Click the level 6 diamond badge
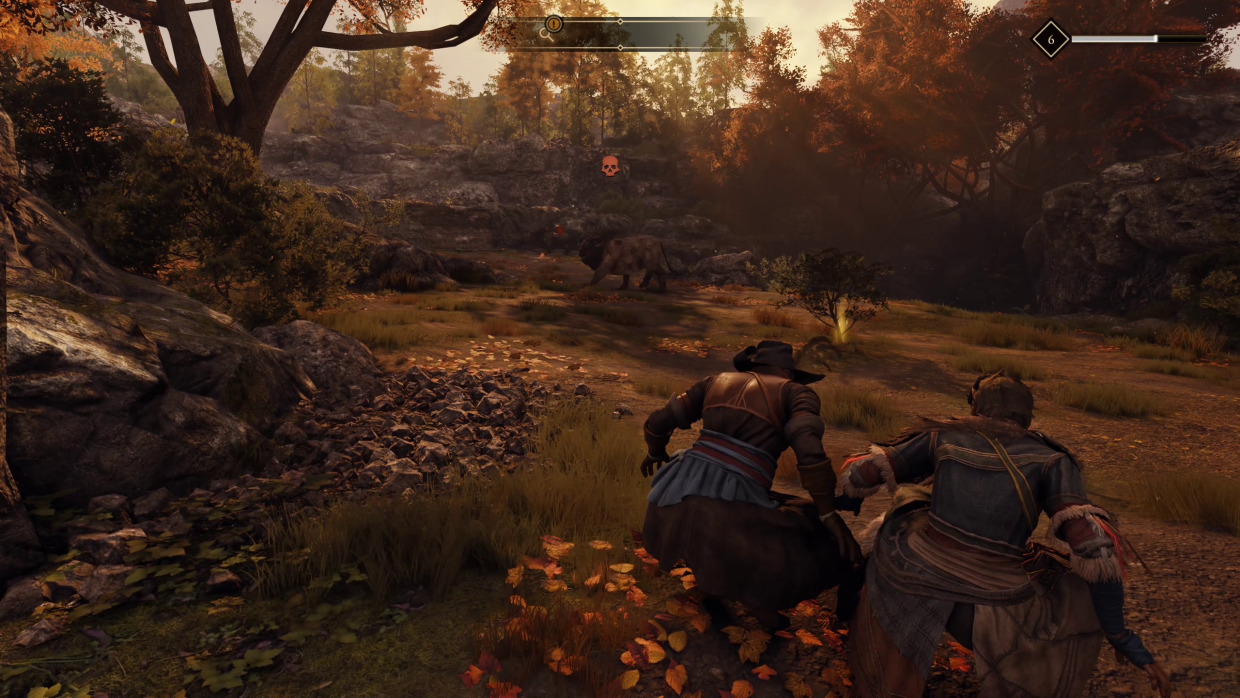This screenshot has width=1240, height=698. (x=1050, y=39)
